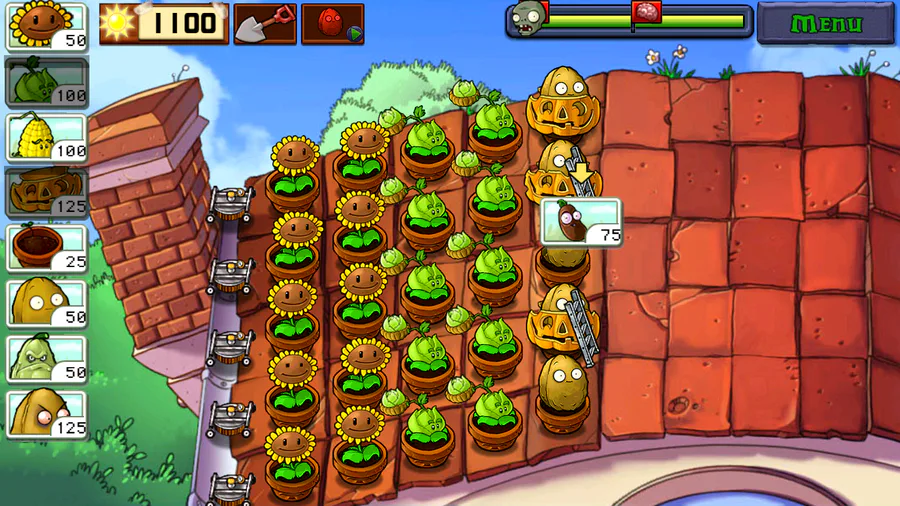Pick the Kernel-pult seed packet
Screen dimensions: 900x506
pyautogui.click(x=47, y=137)
